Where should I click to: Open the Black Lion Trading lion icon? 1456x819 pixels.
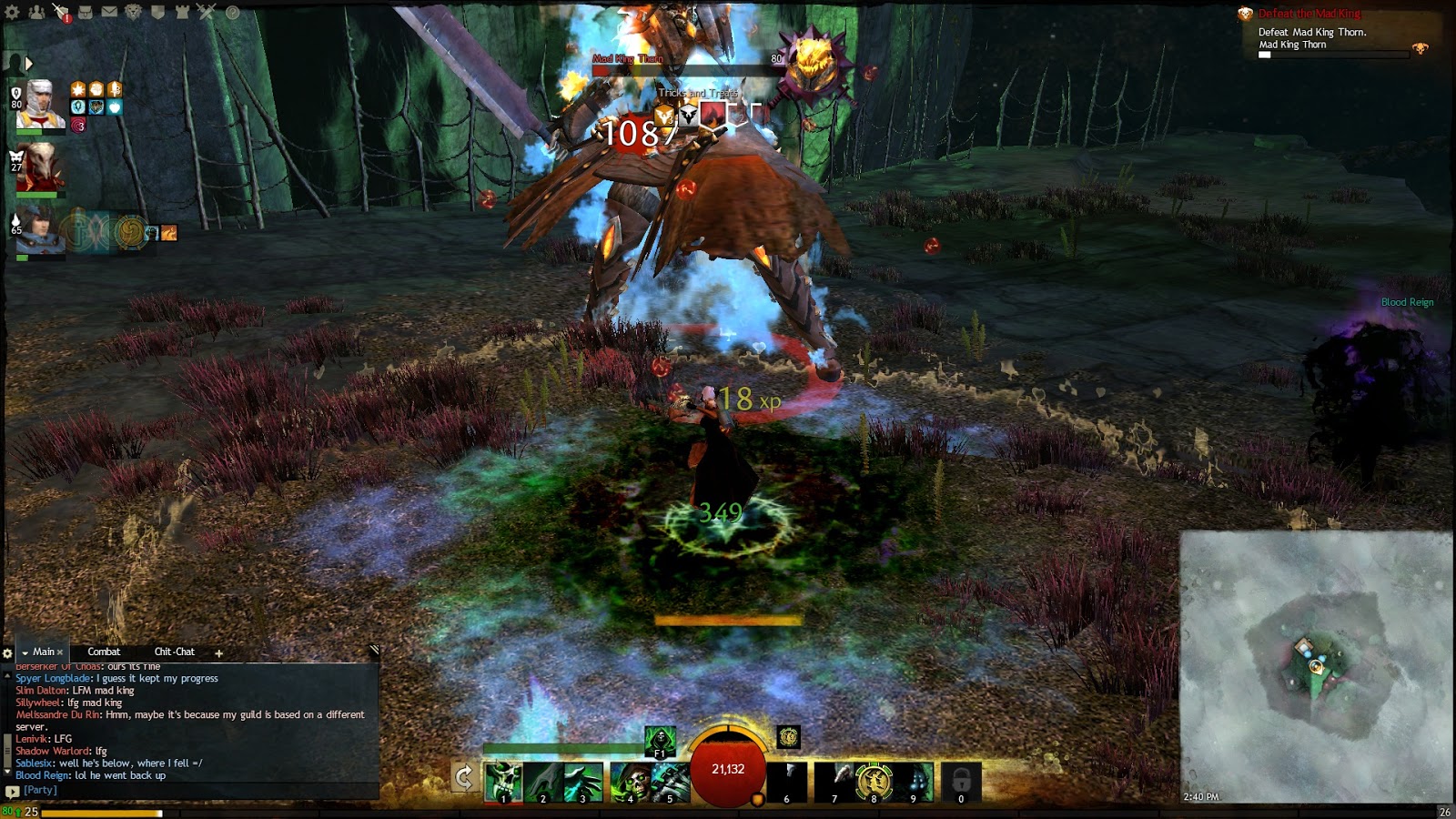click(x=133, y=11)
